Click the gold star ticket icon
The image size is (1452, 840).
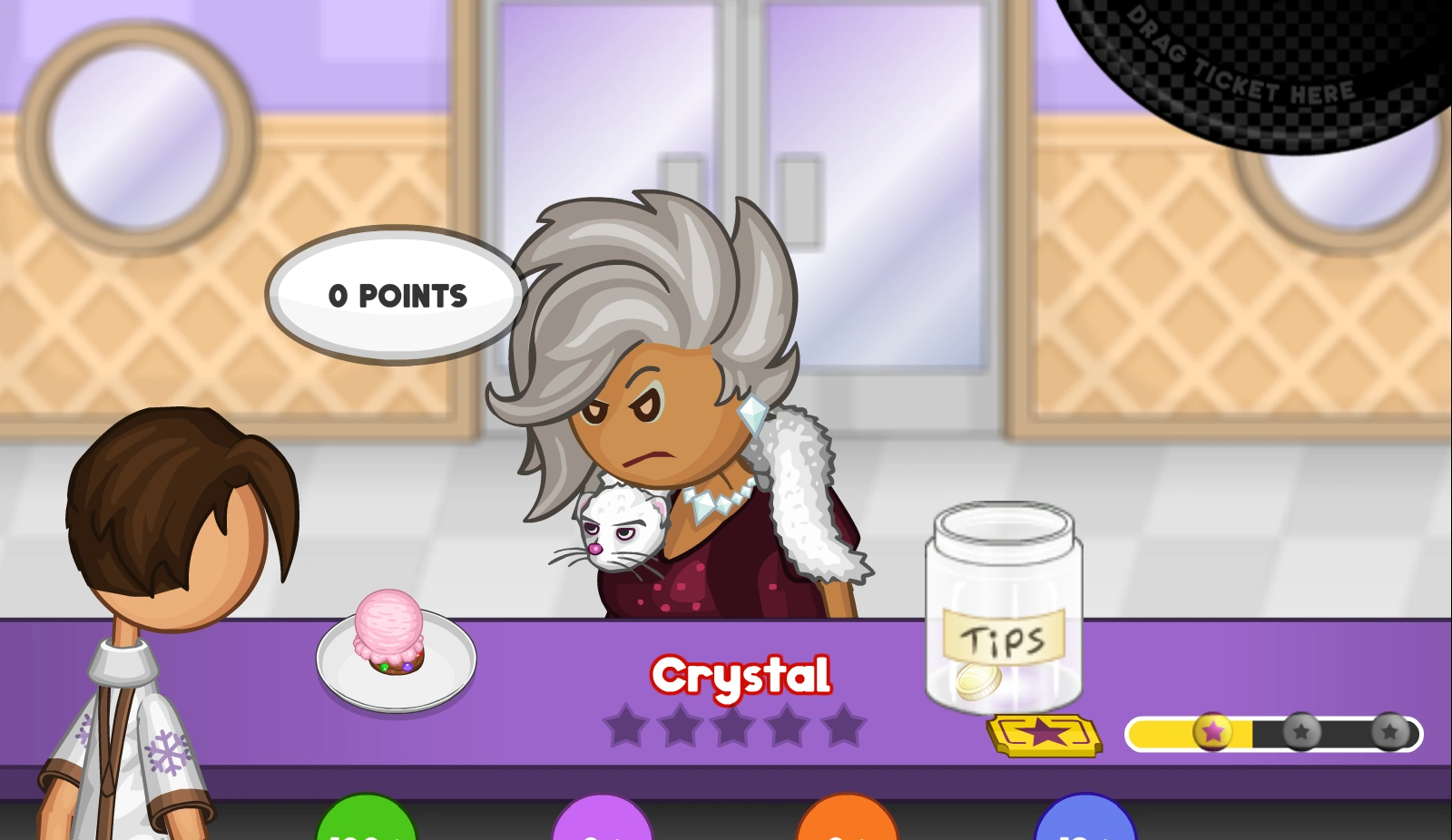click(1042, 737)
